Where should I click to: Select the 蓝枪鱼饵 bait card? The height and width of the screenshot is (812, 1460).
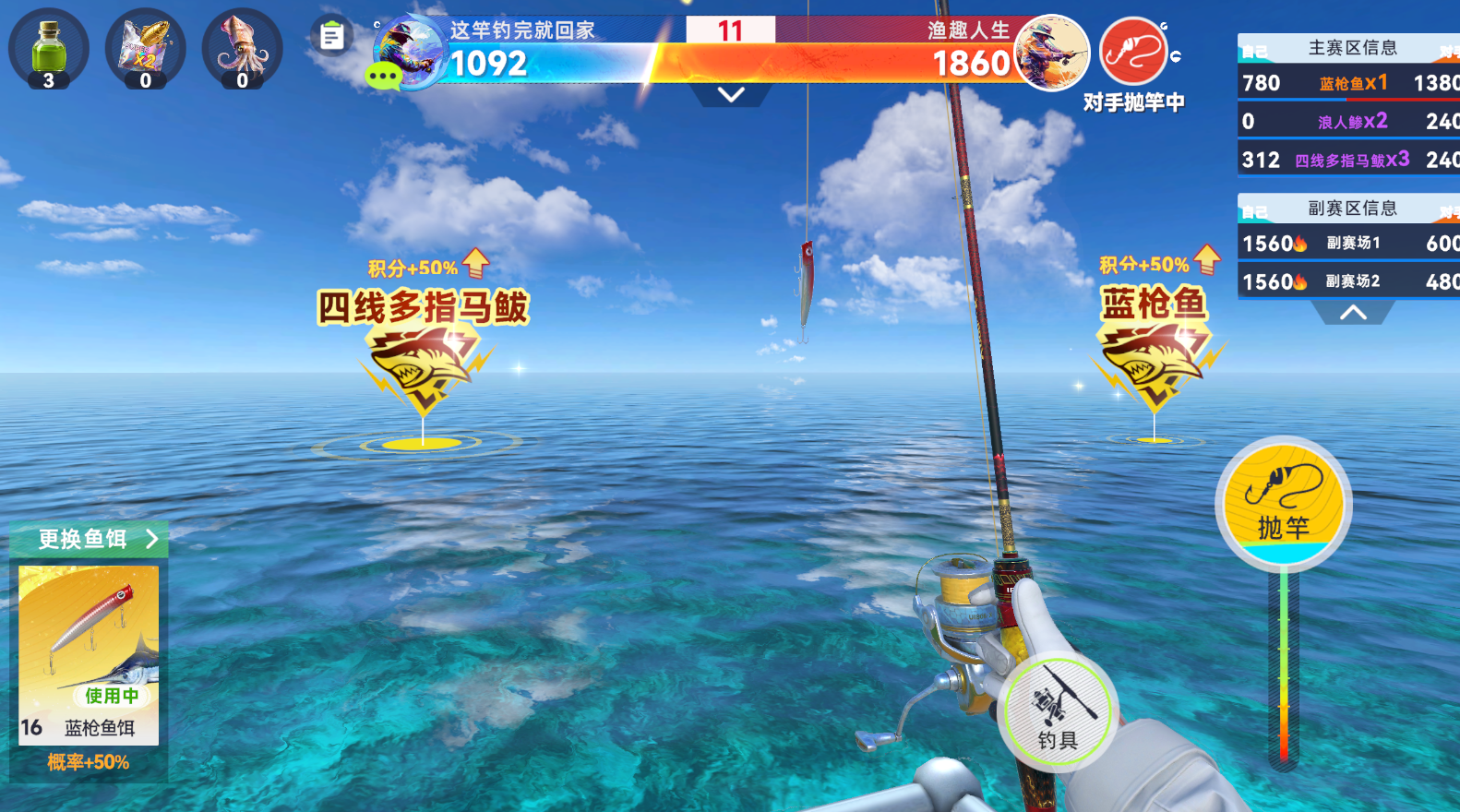coord(89,656)
